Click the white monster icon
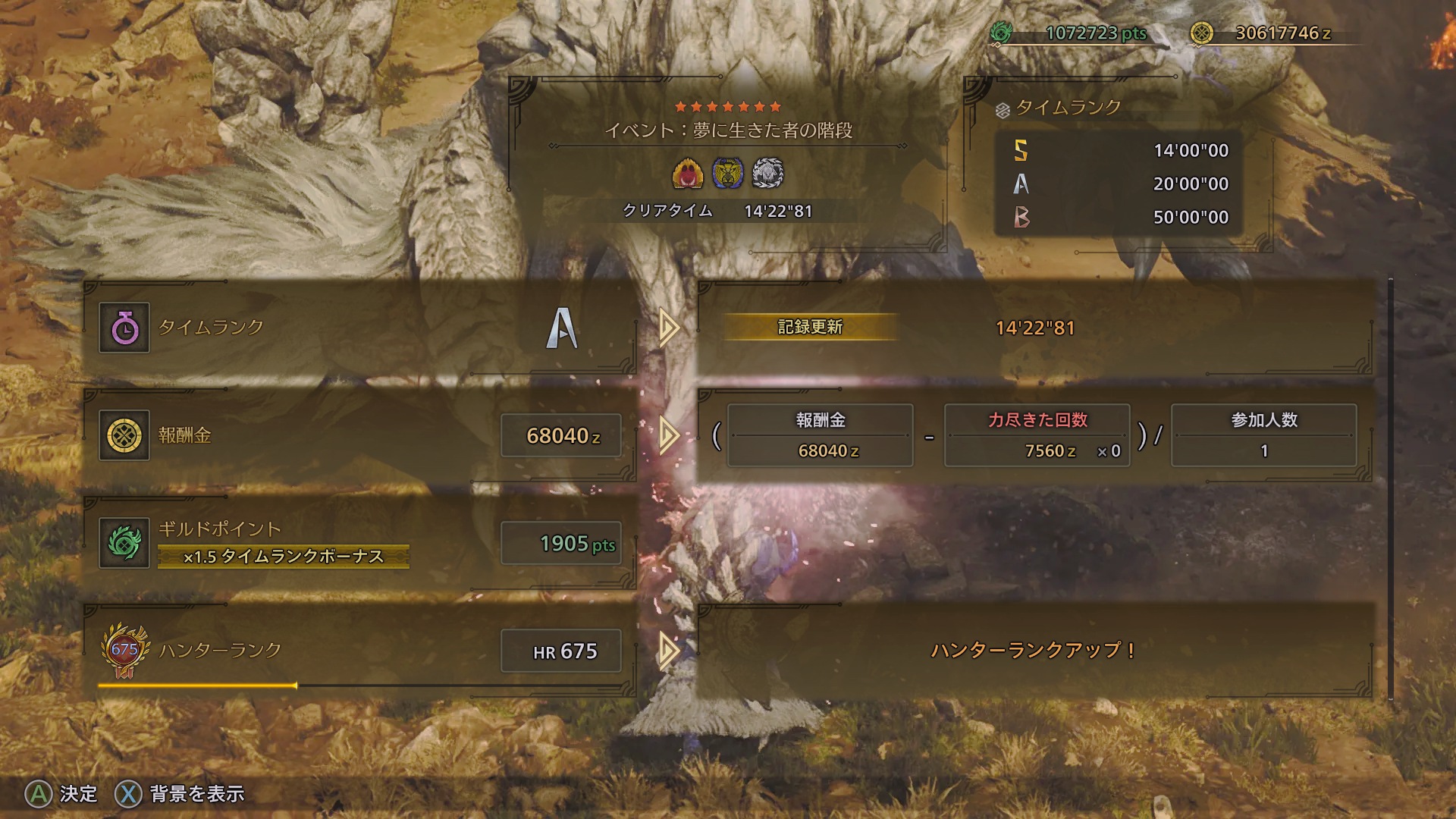 [x=767, y=174]
